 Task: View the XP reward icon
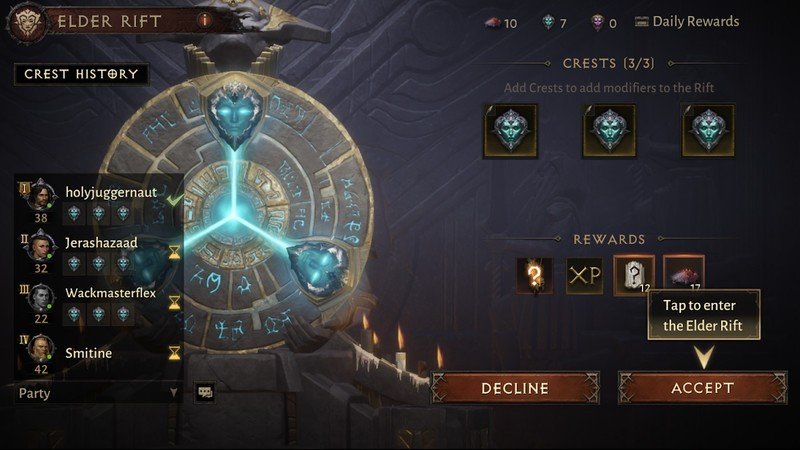[x=584, y=275]
